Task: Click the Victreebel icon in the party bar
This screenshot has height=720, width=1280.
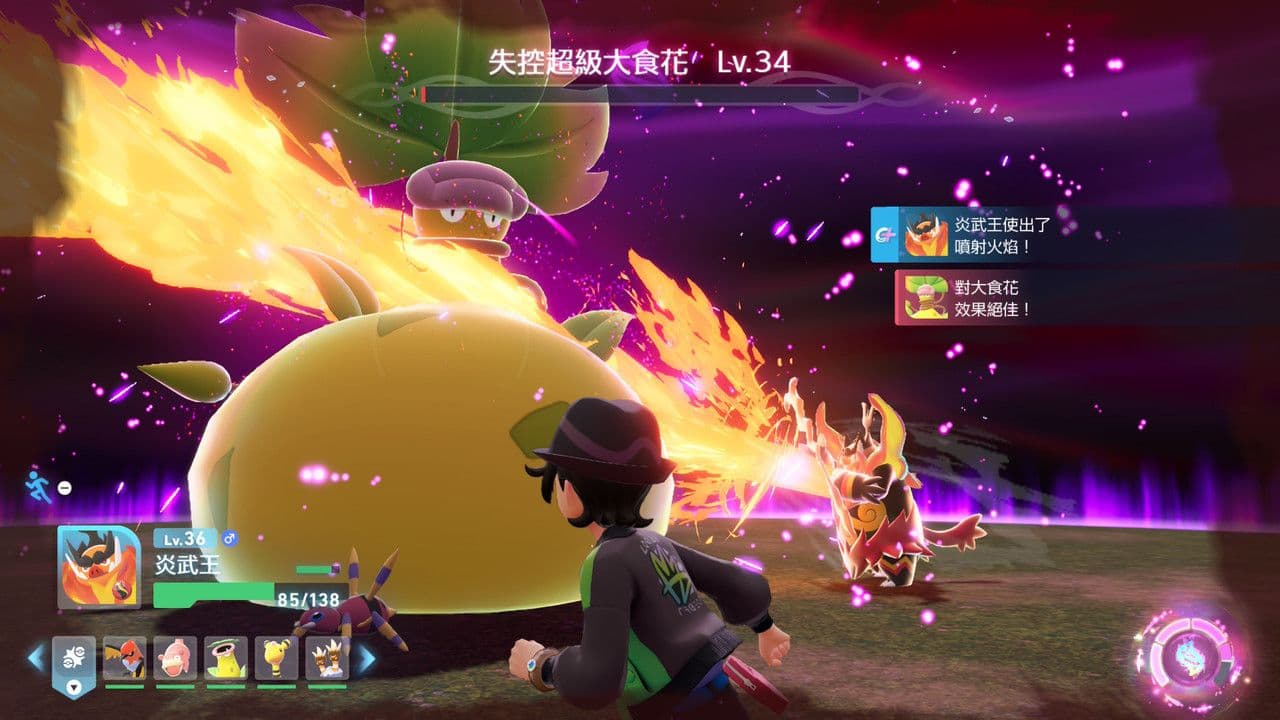Action: [226, 658]
